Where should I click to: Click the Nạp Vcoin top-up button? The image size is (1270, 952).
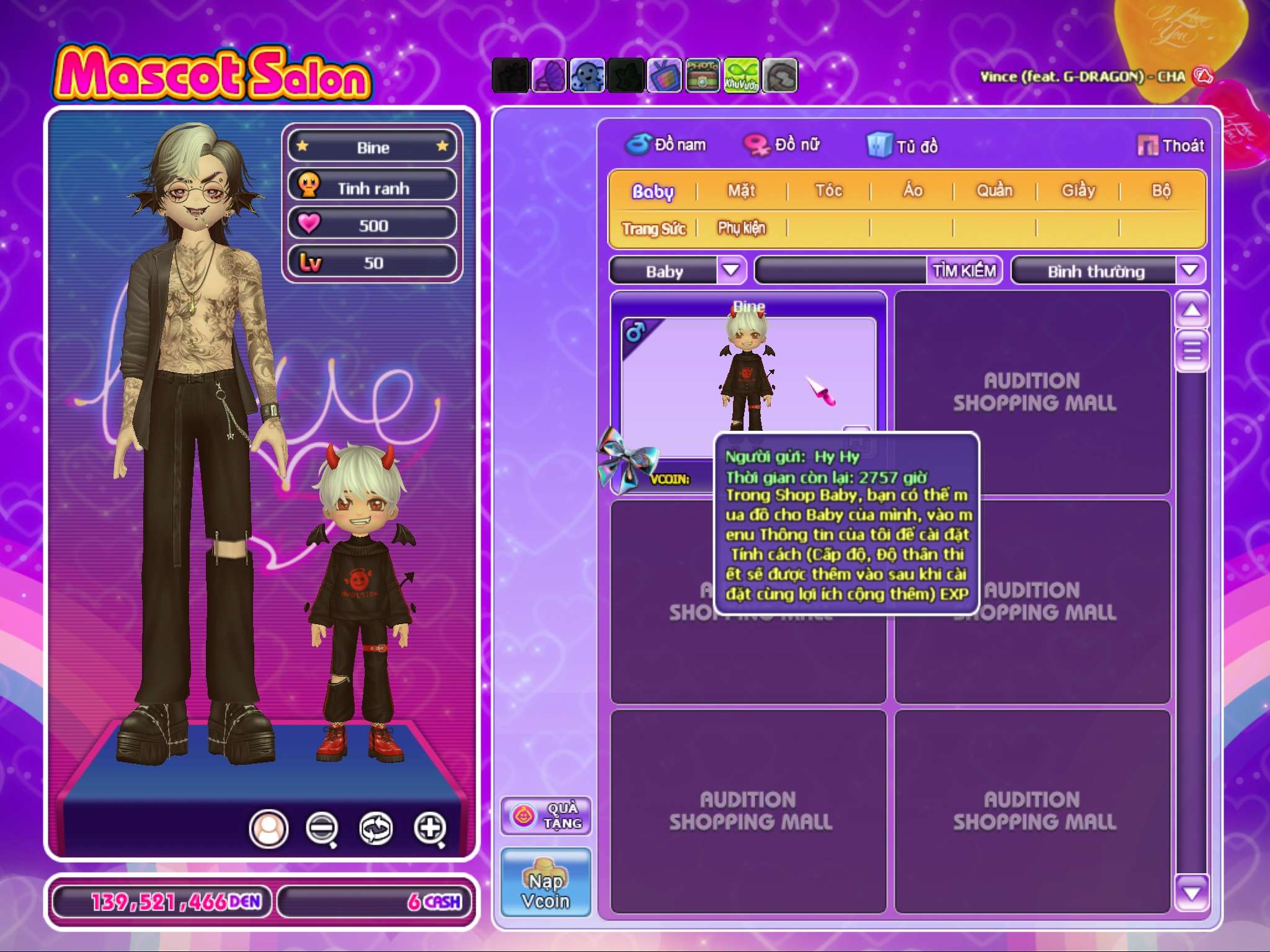pyautogui.click(x=546, y=882)
